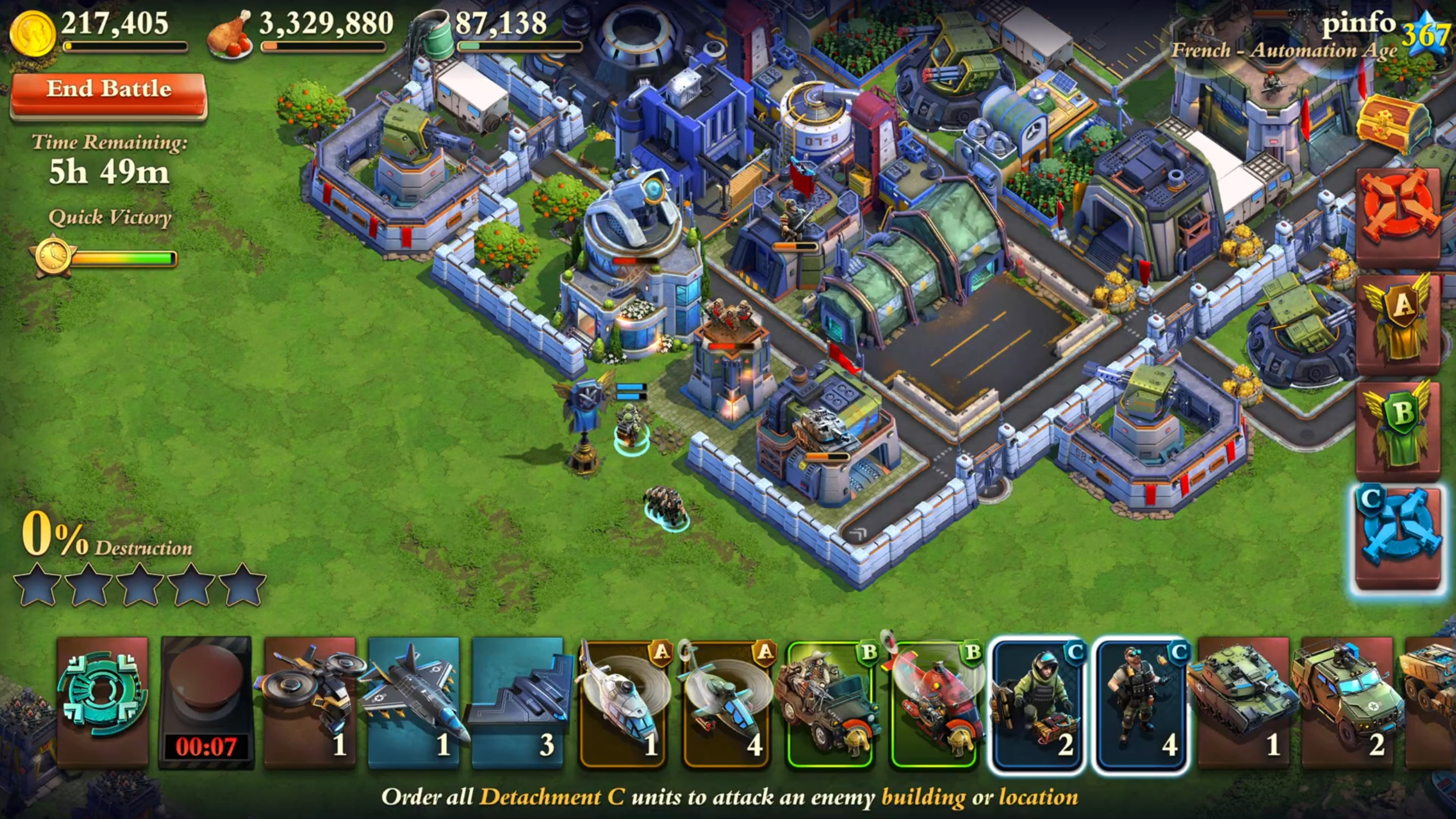This screenshot has width=1456, height=819.
Task: Select the fighter jet airstrike card
Action: click(414, 701)
